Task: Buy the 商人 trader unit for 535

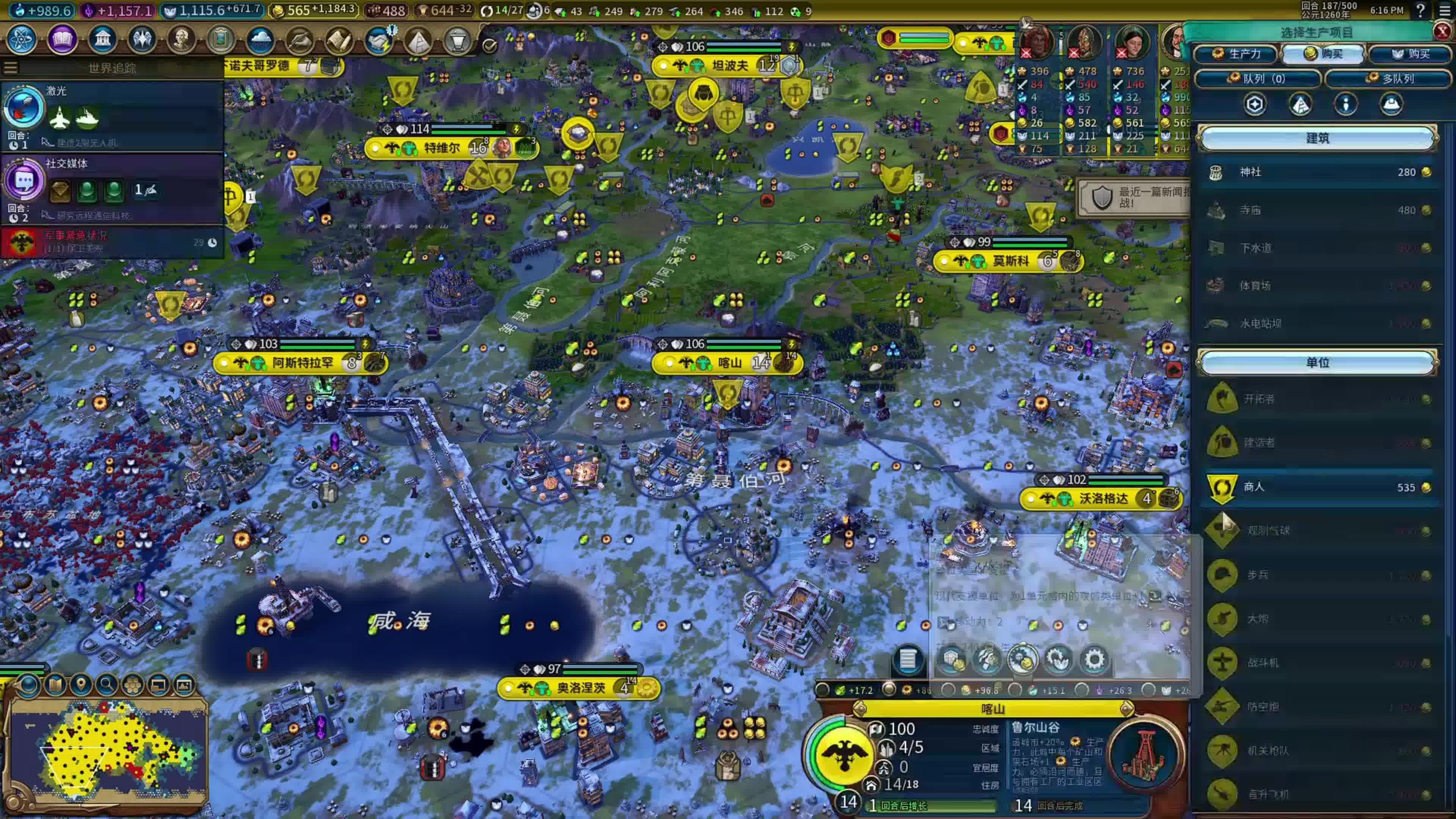Action: 1317,487
